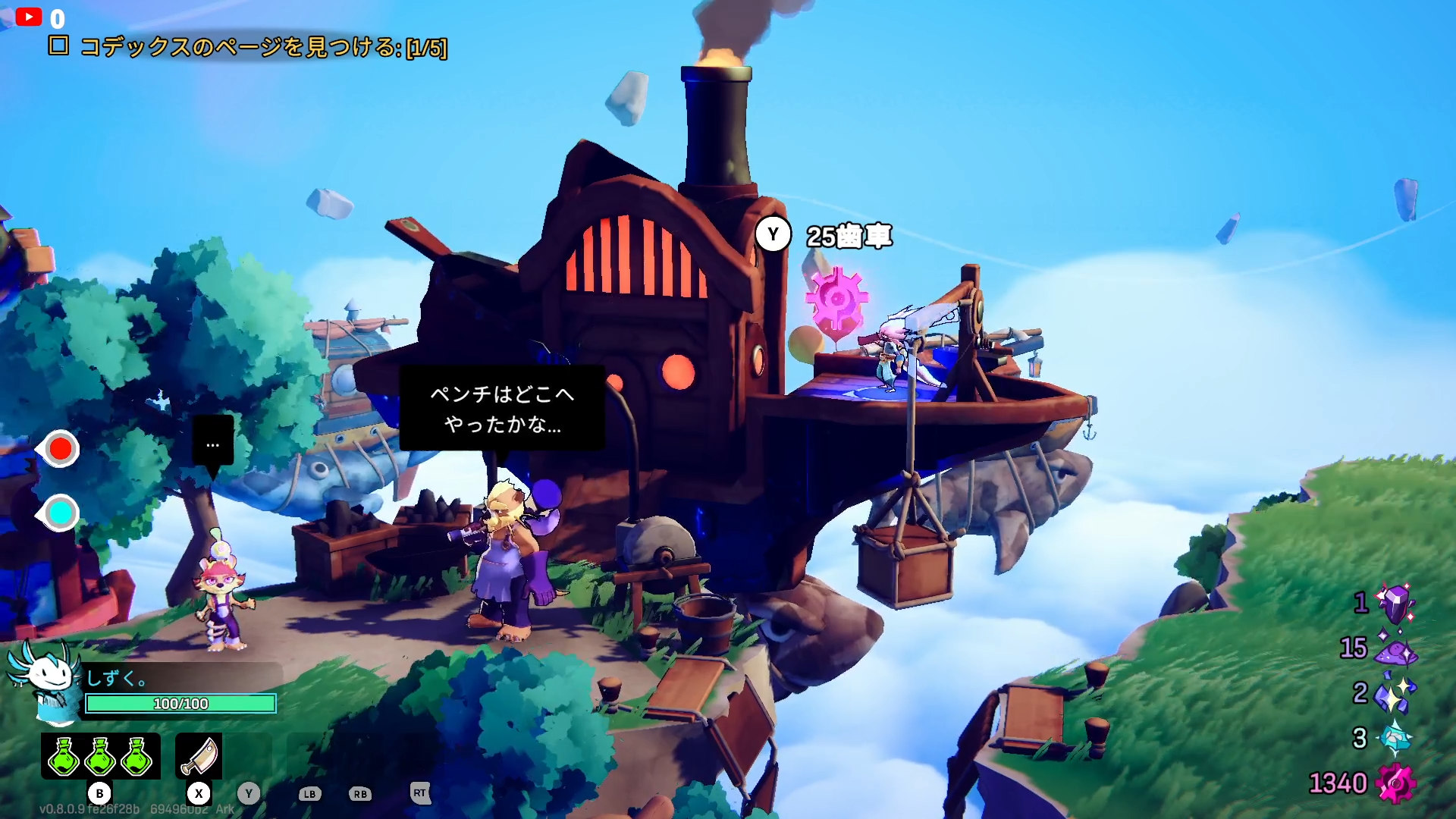Select the green potion flasks slot
This screenshot has height=819, width=1456.
(x=100, y=756)
